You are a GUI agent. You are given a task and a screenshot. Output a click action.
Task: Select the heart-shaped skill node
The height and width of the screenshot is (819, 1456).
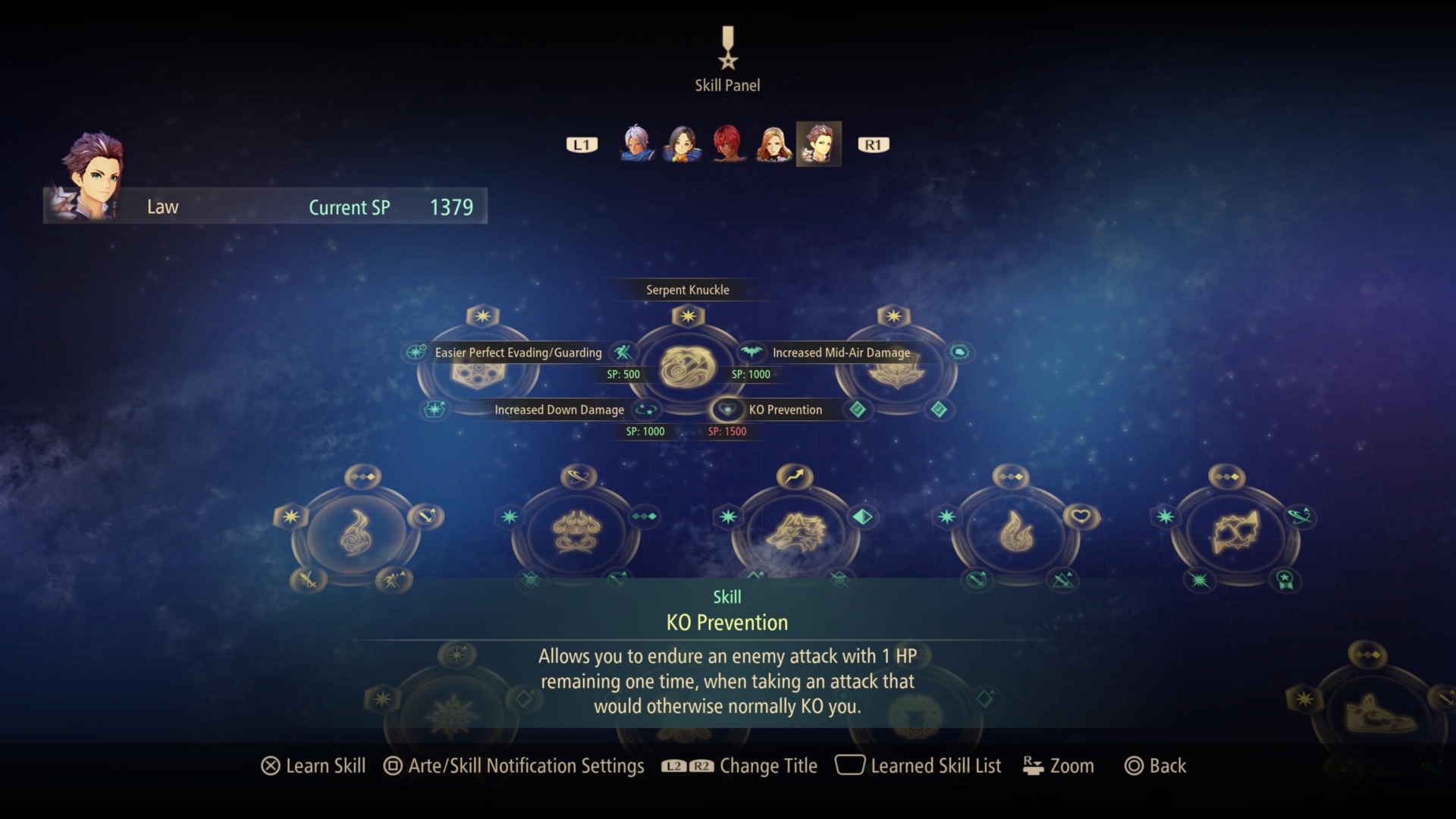tap(1081, 515)
